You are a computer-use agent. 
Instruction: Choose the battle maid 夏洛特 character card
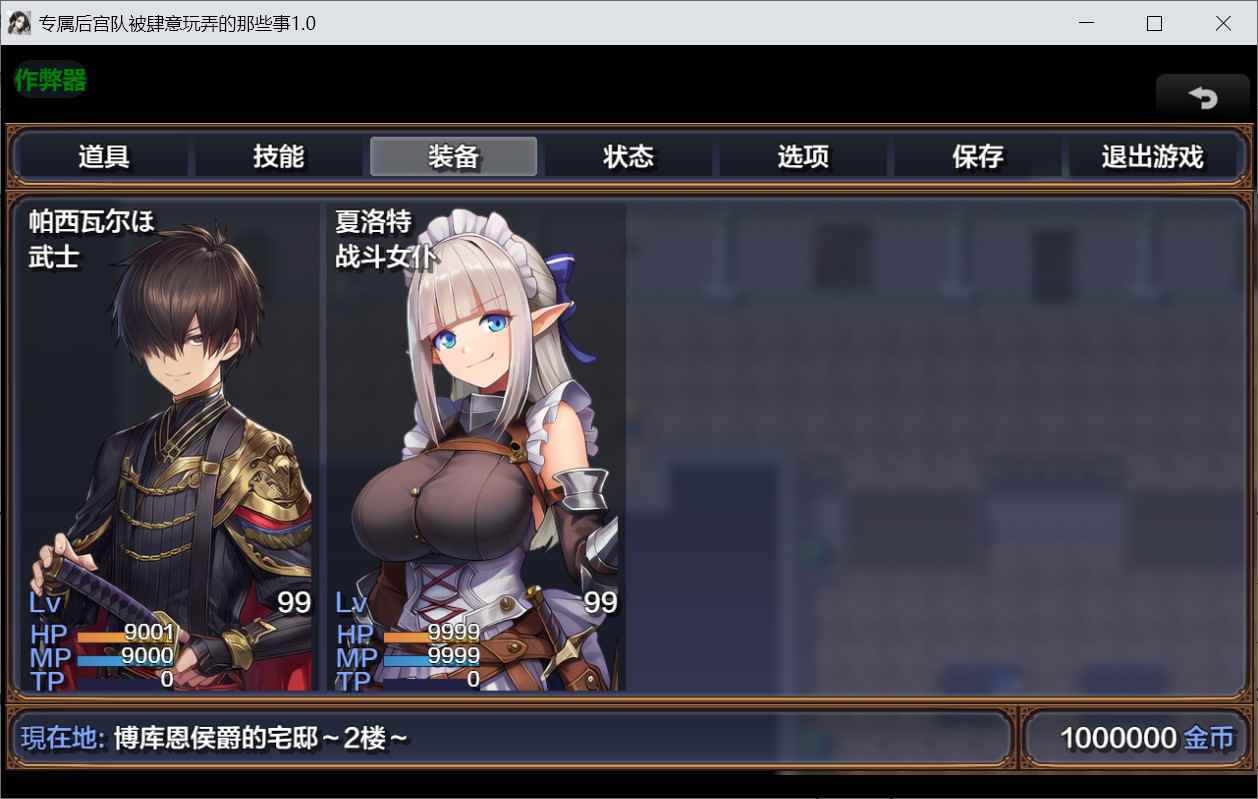(x=476, y=446)
